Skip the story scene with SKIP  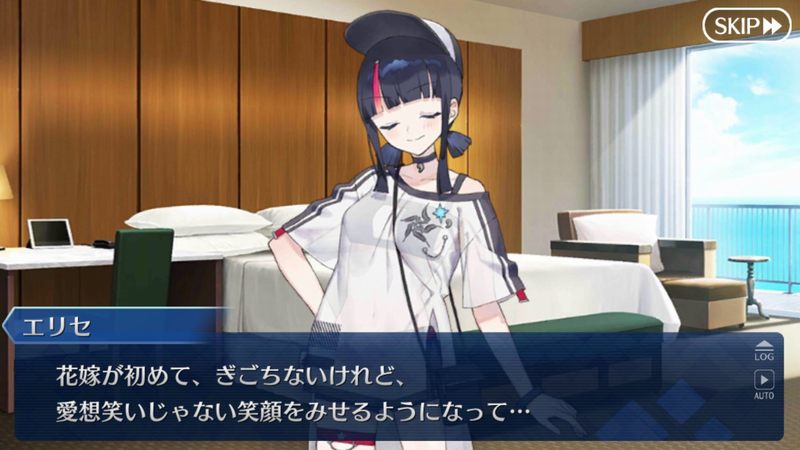pos(746,25)
